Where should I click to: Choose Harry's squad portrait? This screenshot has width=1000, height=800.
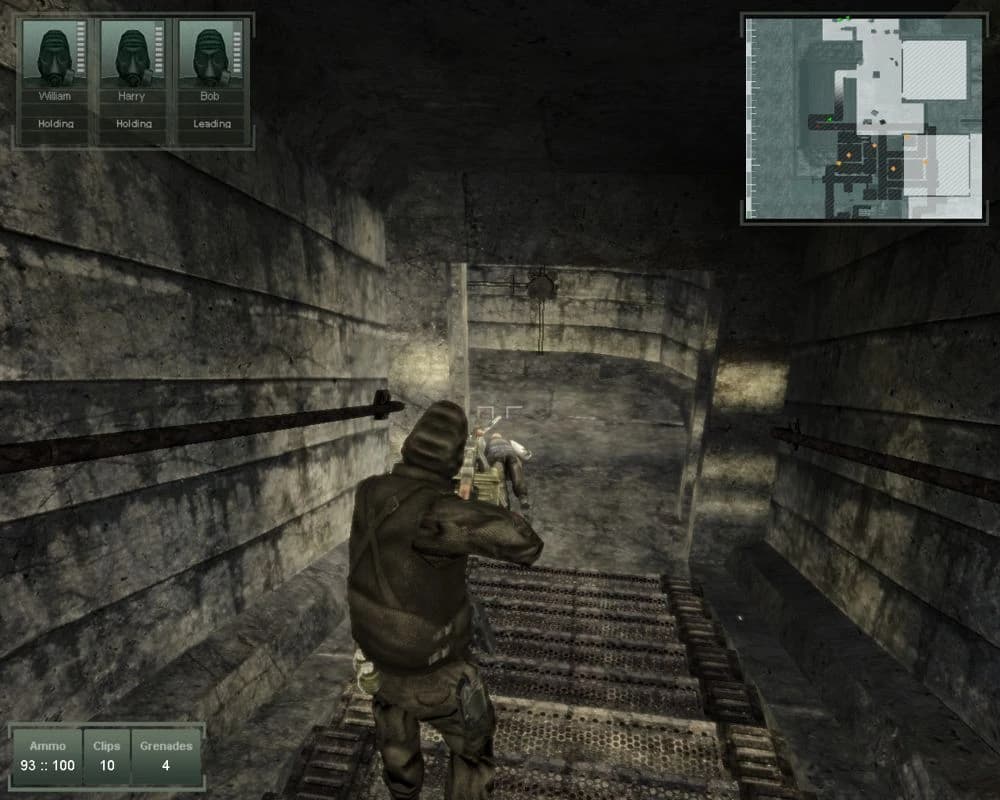(x=130, y=55)
